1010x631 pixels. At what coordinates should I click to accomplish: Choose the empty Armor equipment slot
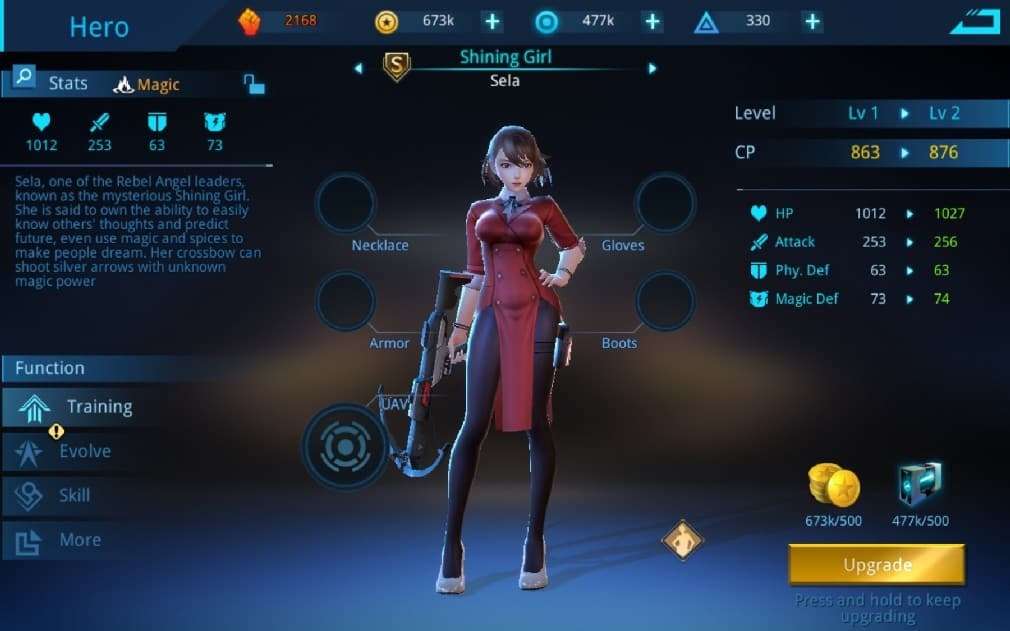345,301
